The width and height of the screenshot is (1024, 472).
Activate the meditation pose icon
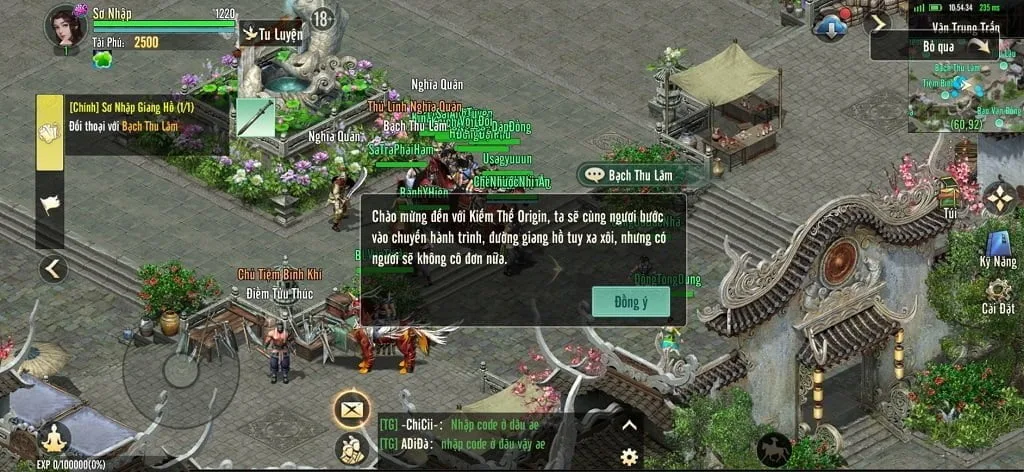click(53, 438)
